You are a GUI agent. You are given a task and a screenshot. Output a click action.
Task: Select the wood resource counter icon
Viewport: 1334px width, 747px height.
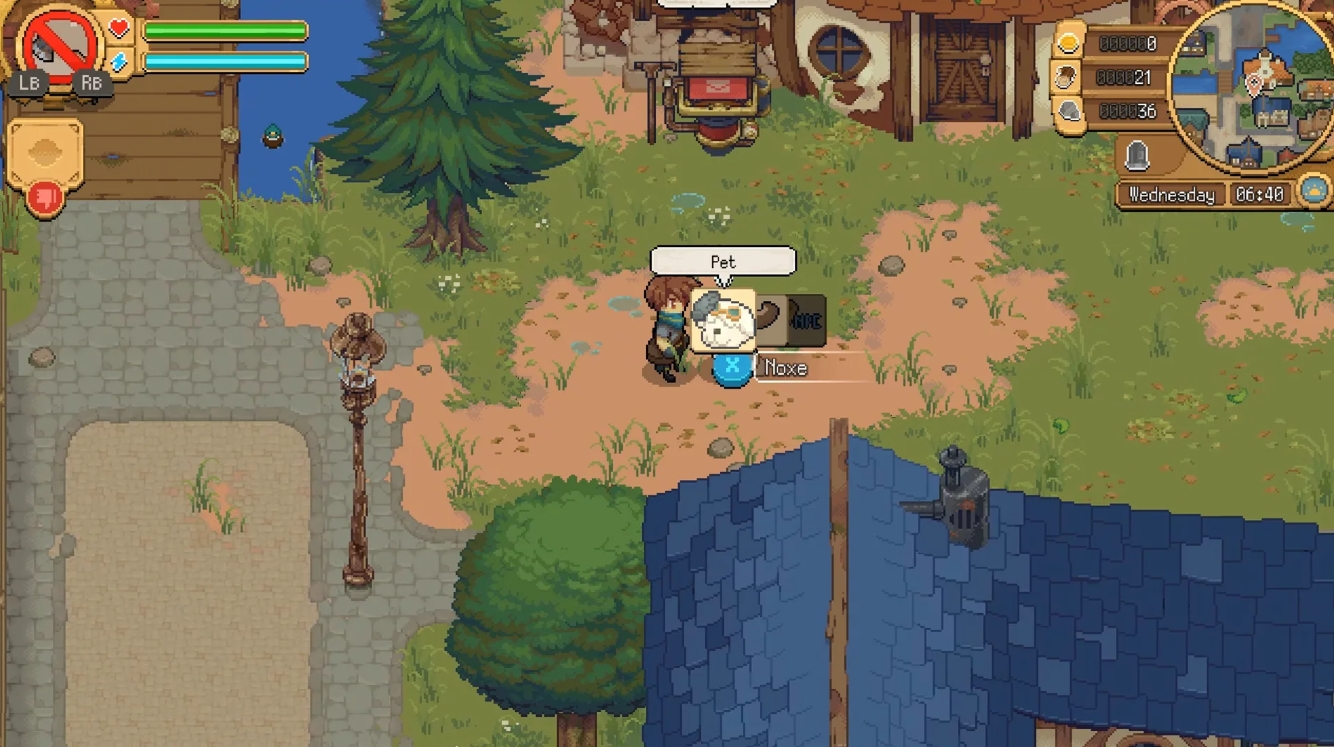point(1066,78)
